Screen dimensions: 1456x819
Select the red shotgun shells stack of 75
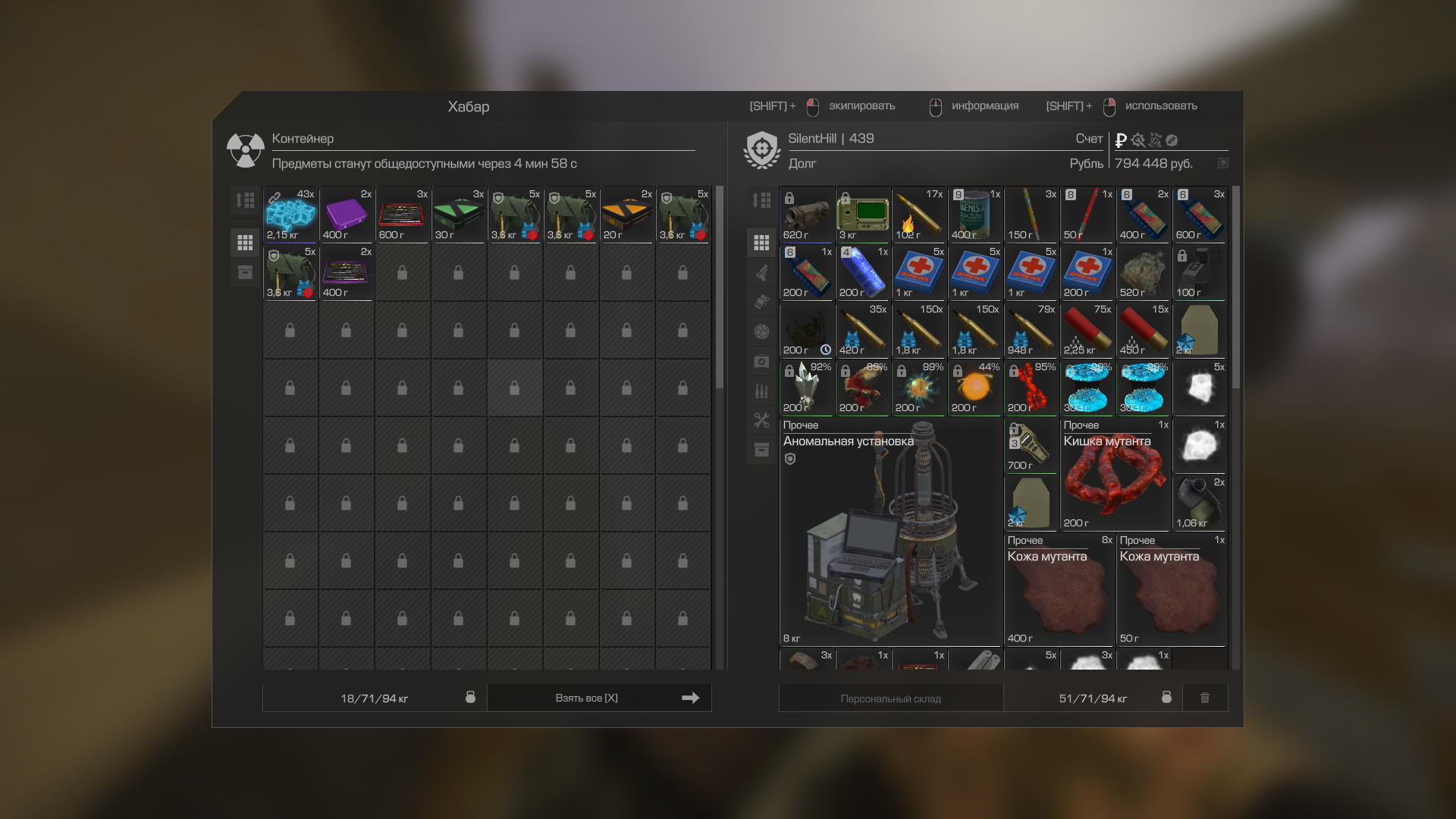coord(1087,331)
